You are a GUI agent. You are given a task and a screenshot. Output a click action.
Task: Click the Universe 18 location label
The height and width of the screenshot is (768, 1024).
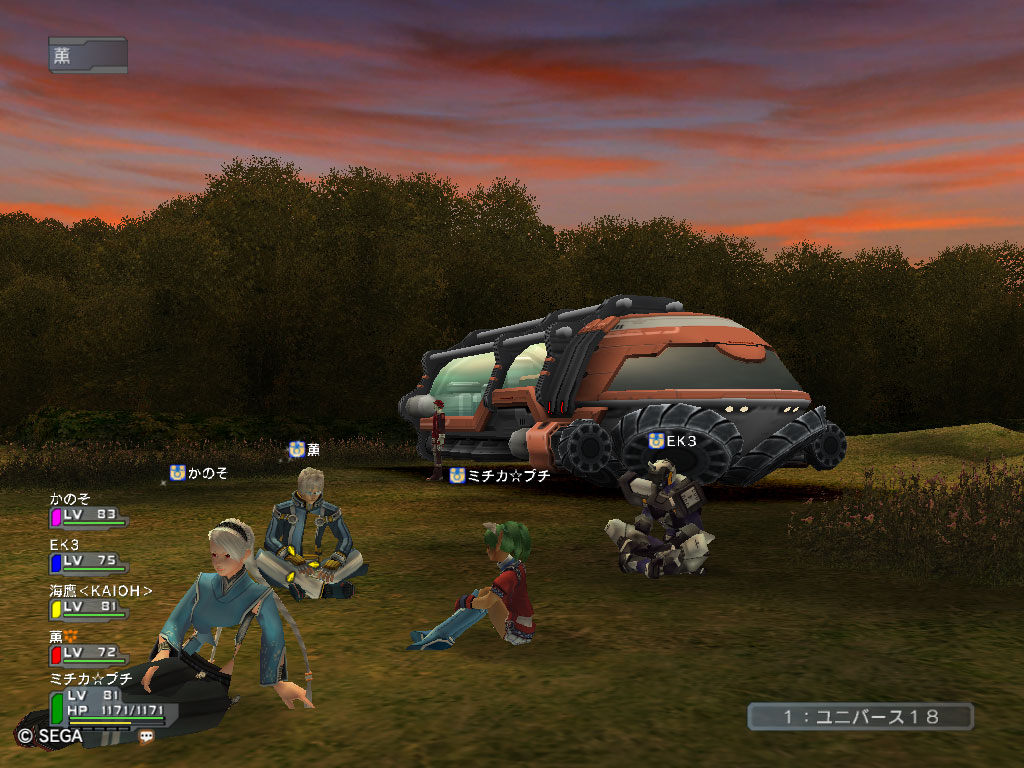pyautogui.click(x=860, y=717)
